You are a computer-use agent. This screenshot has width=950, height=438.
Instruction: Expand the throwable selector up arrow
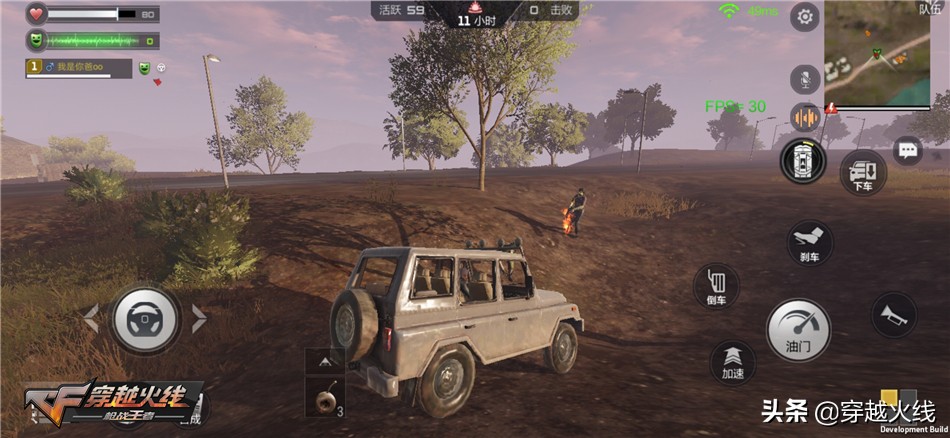click(325, 360)
